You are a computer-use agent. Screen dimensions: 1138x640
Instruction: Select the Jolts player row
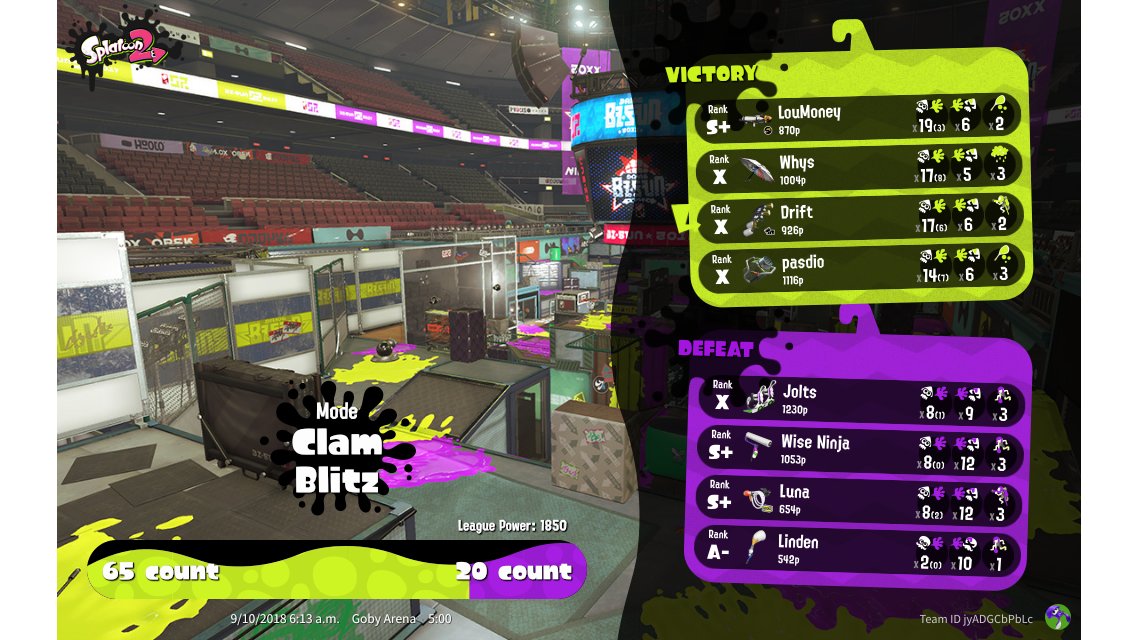pyautogui.click(x=856, y=399)
